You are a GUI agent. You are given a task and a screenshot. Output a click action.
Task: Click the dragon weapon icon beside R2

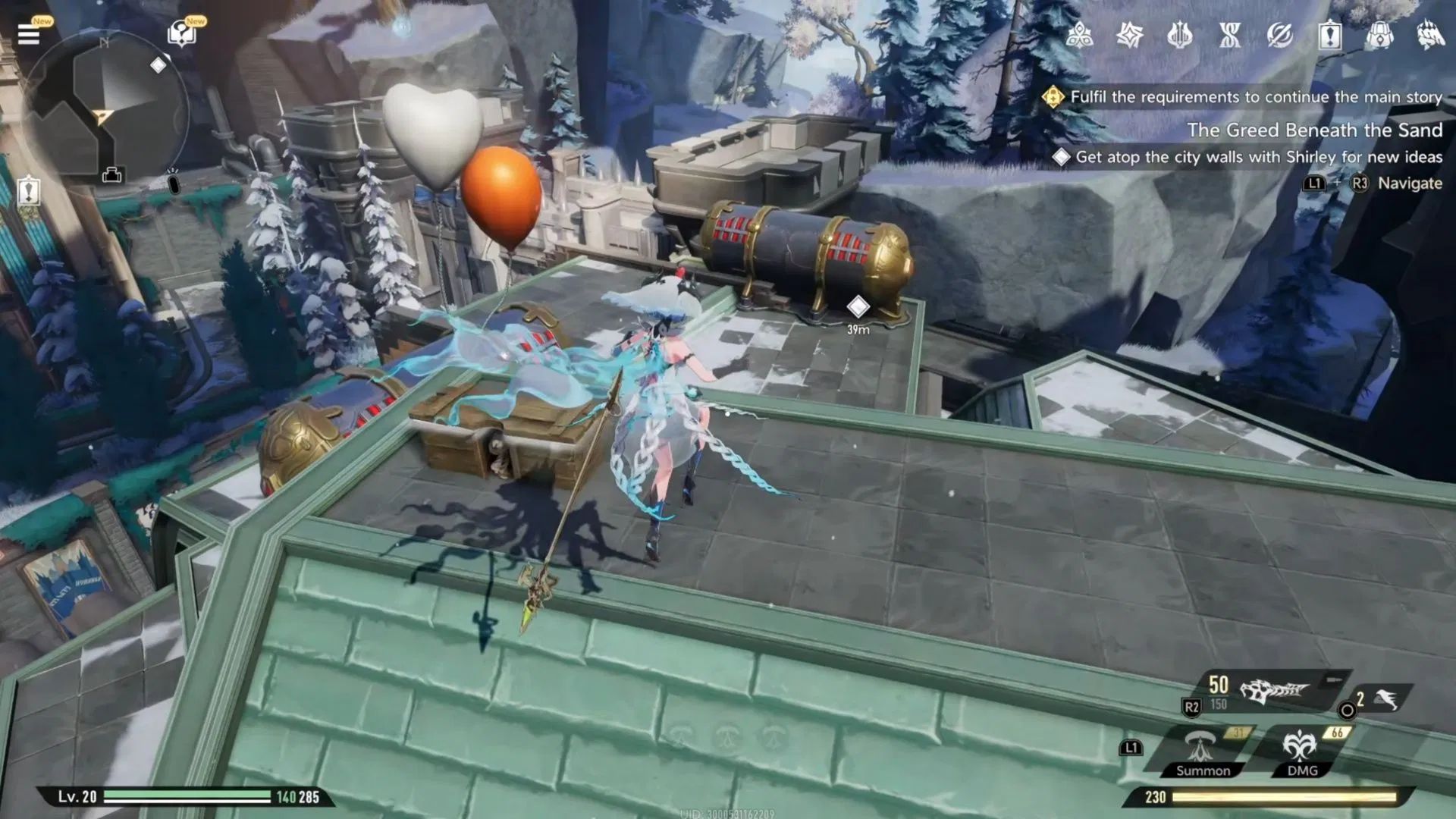coord(1274,691)
